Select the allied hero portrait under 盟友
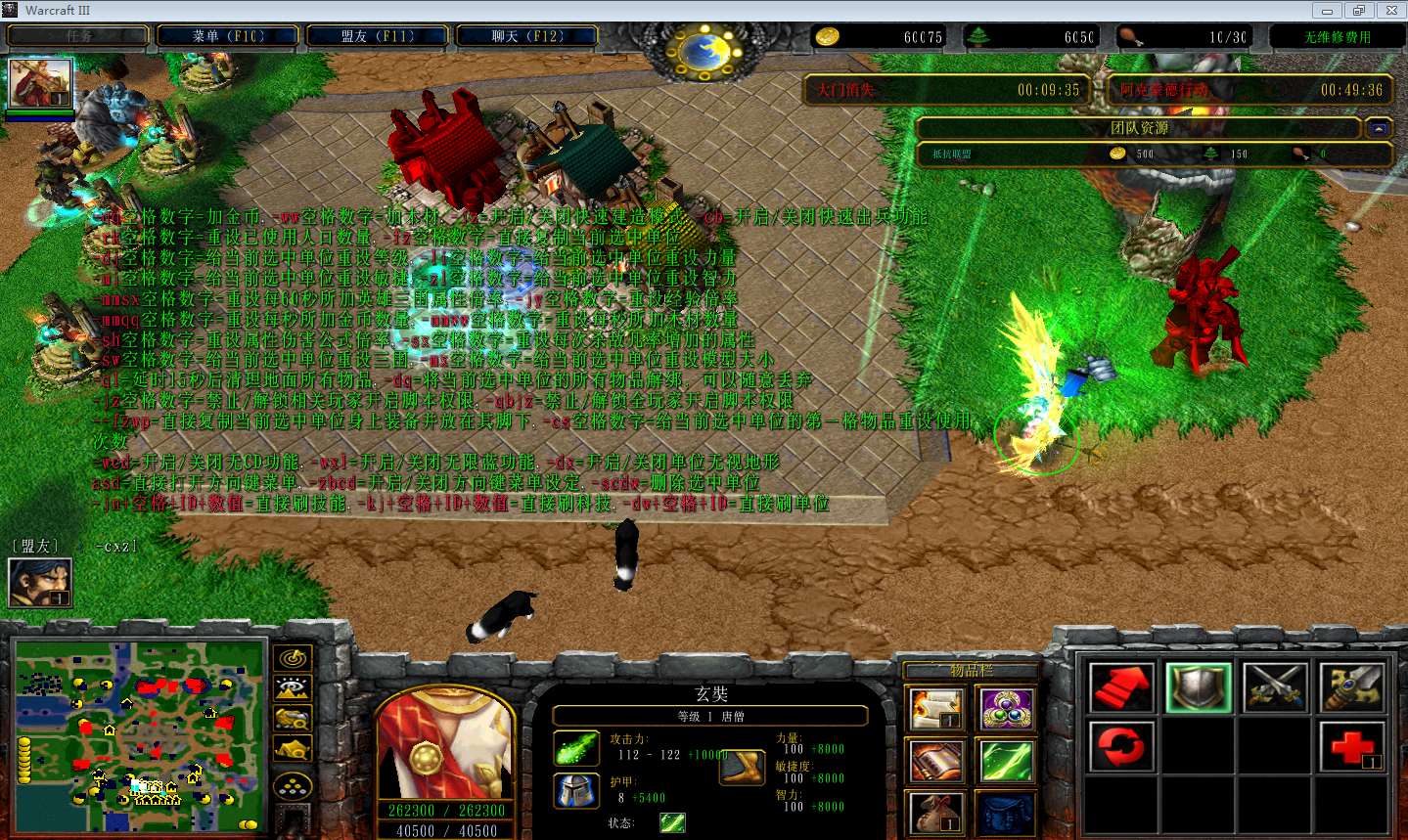This screenshot has width=1408, height=840. pos(40,583)
